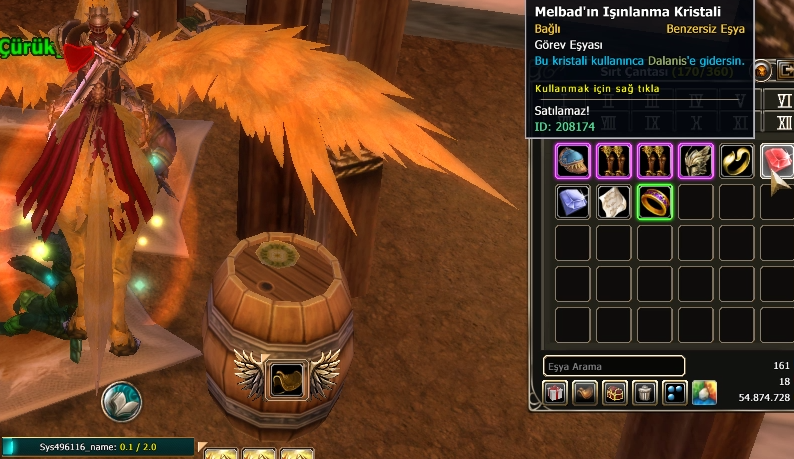Select the blue feathered helmet item

coord(573,161)
